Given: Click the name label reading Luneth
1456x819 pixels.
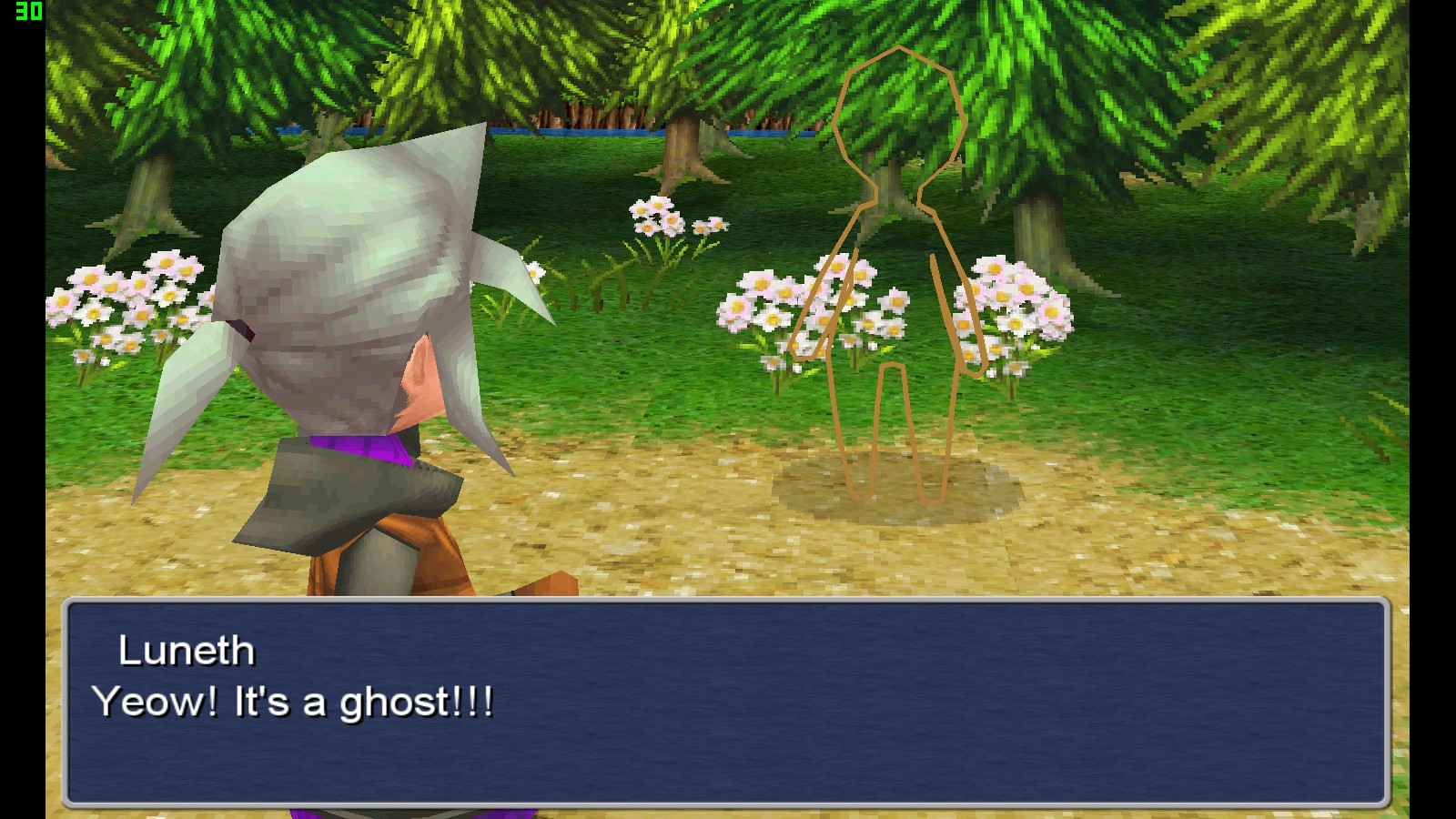Looking at the screenshot, I should (188, 651).
